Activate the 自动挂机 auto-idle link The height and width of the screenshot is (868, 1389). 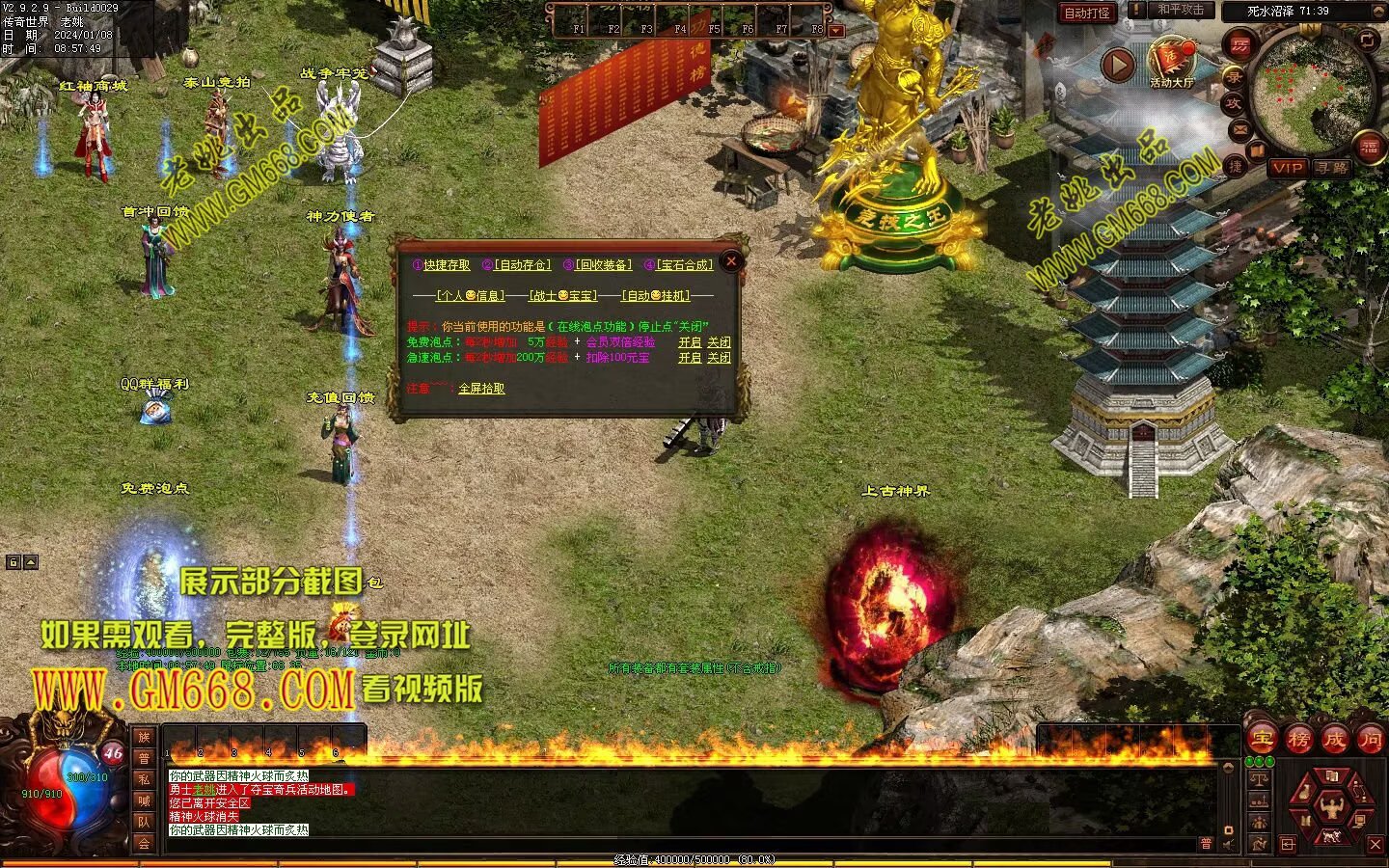[656, 296]
